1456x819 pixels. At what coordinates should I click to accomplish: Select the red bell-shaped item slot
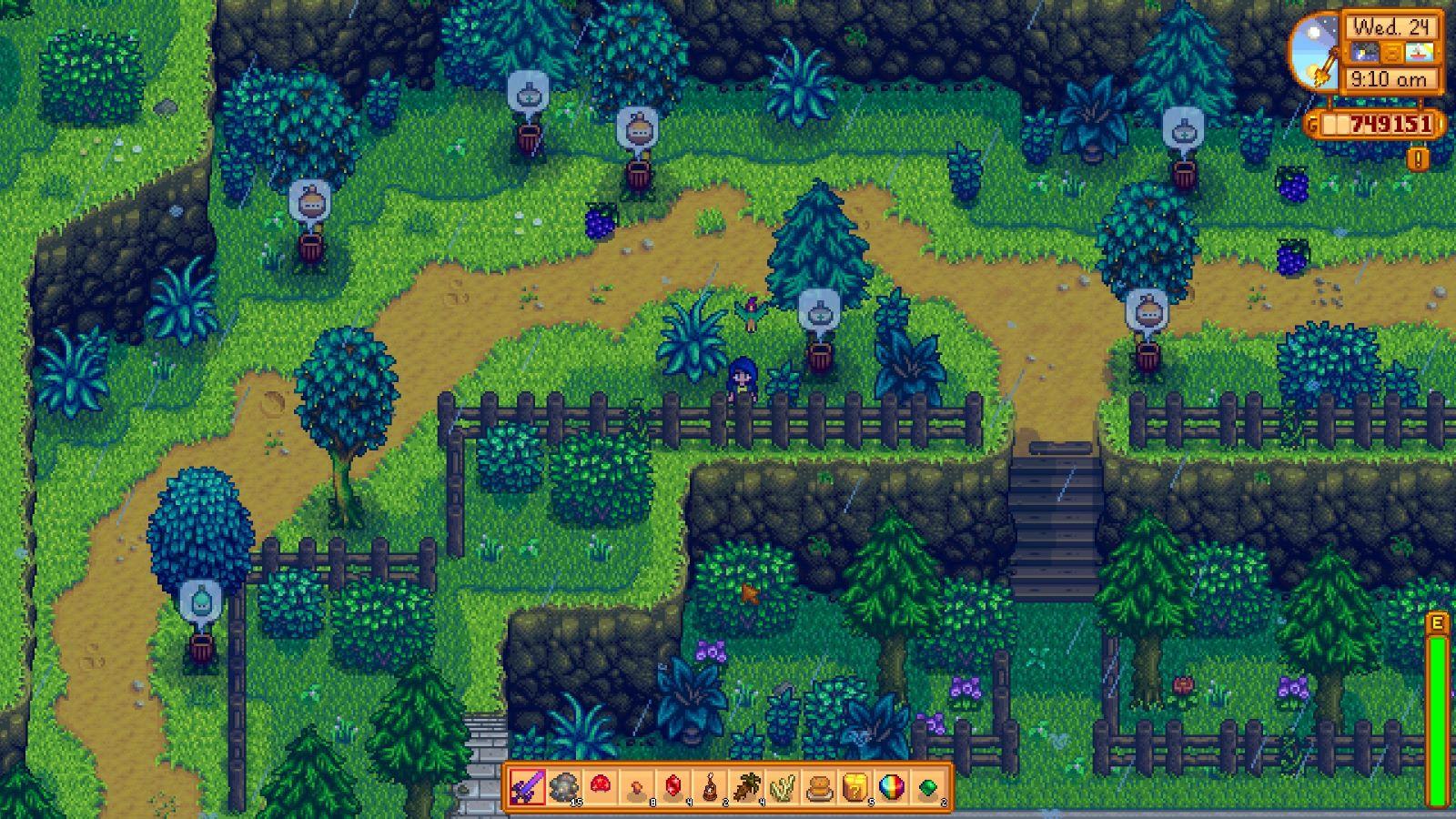pos(709,787)
